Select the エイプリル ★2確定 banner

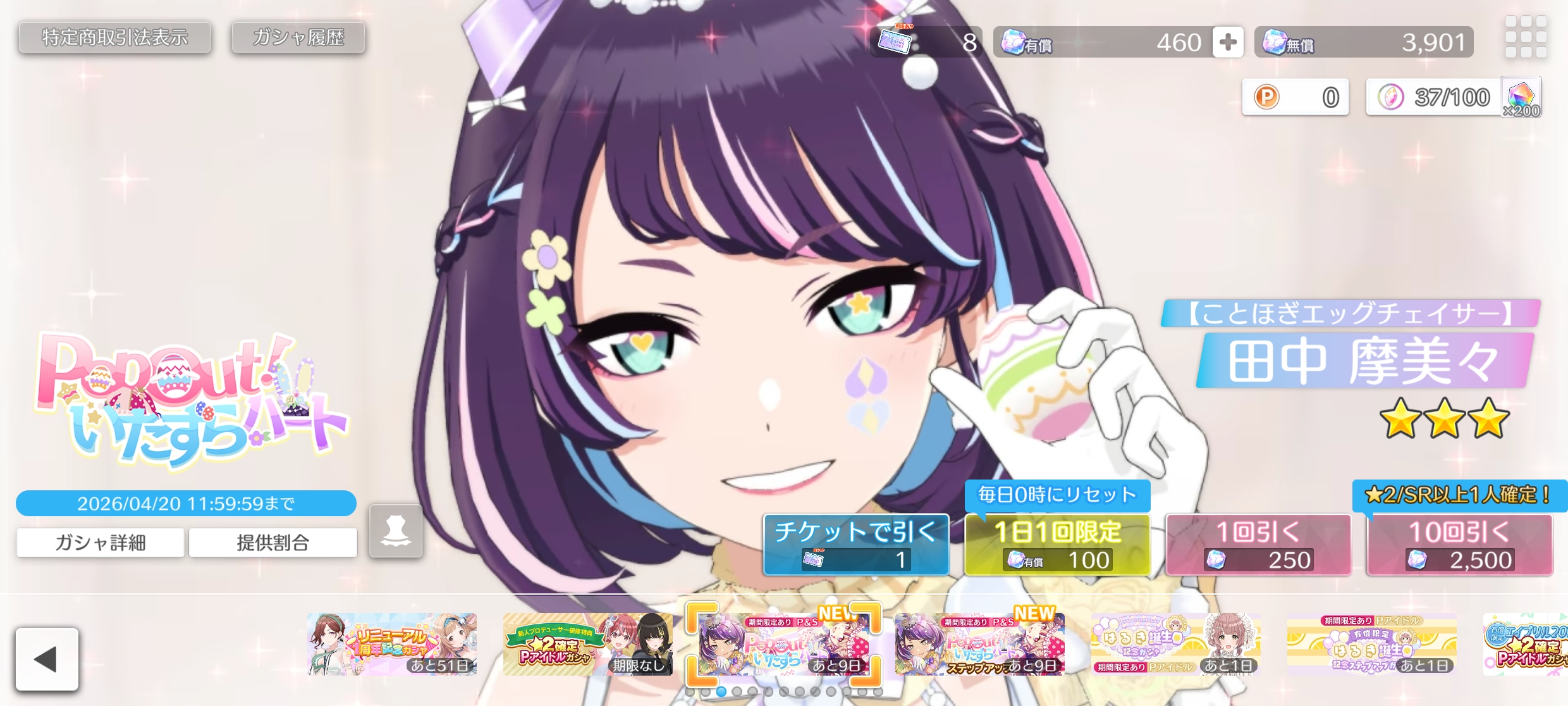click(1526, 644)
